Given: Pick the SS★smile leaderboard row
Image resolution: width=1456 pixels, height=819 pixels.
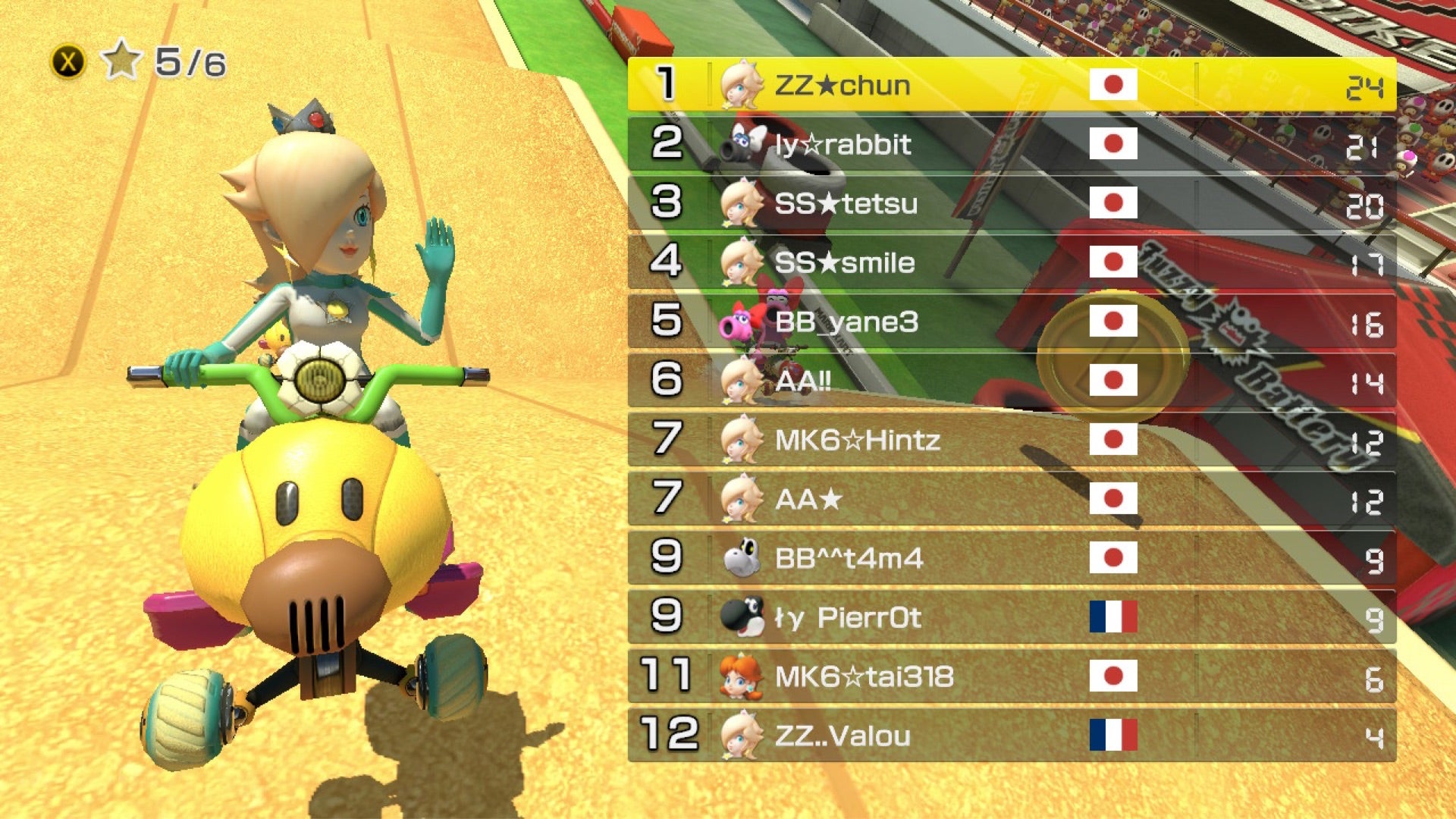Looking at the screenshot, I should pyautogui.click(x=1012, y=262).
